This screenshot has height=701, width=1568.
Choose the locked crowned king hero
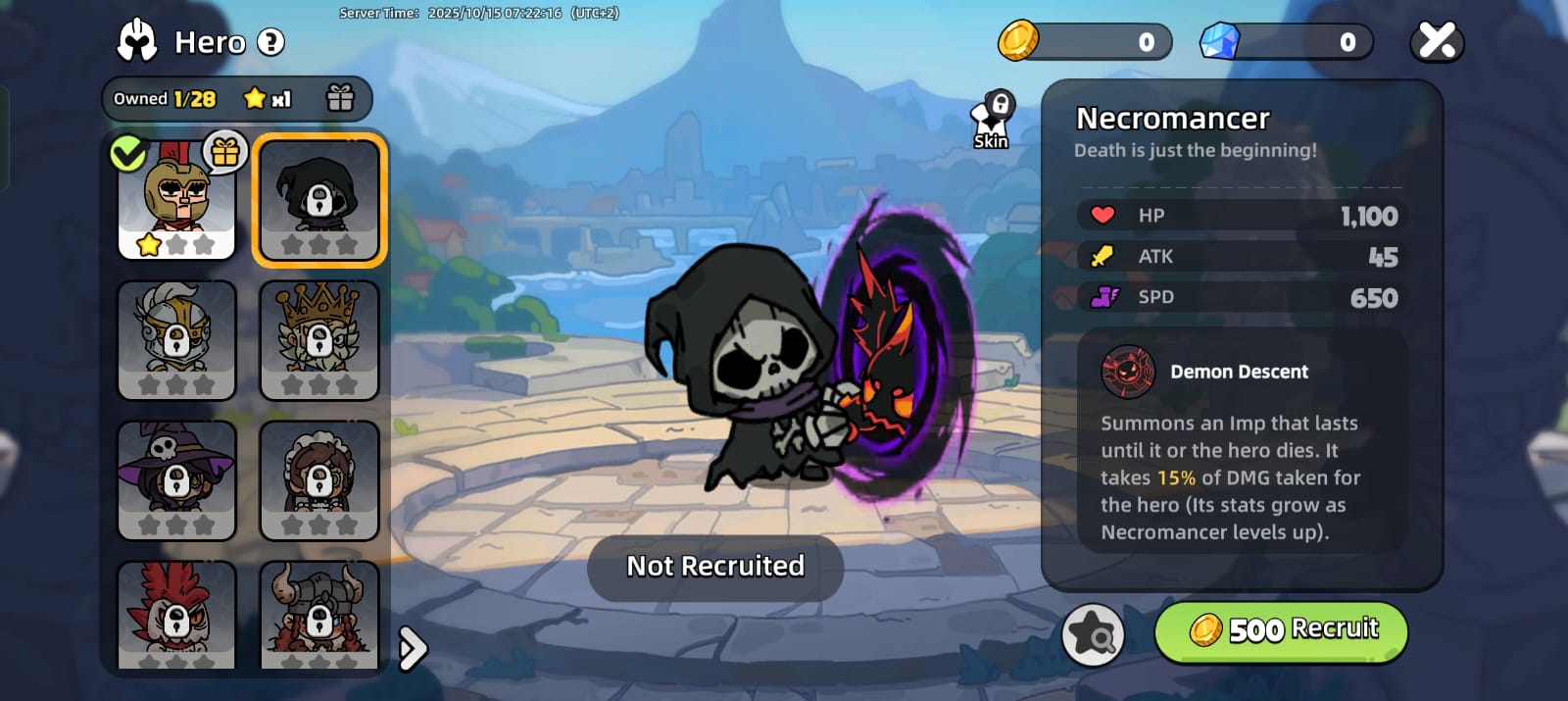pyautogui.click(x=319, y=340)
